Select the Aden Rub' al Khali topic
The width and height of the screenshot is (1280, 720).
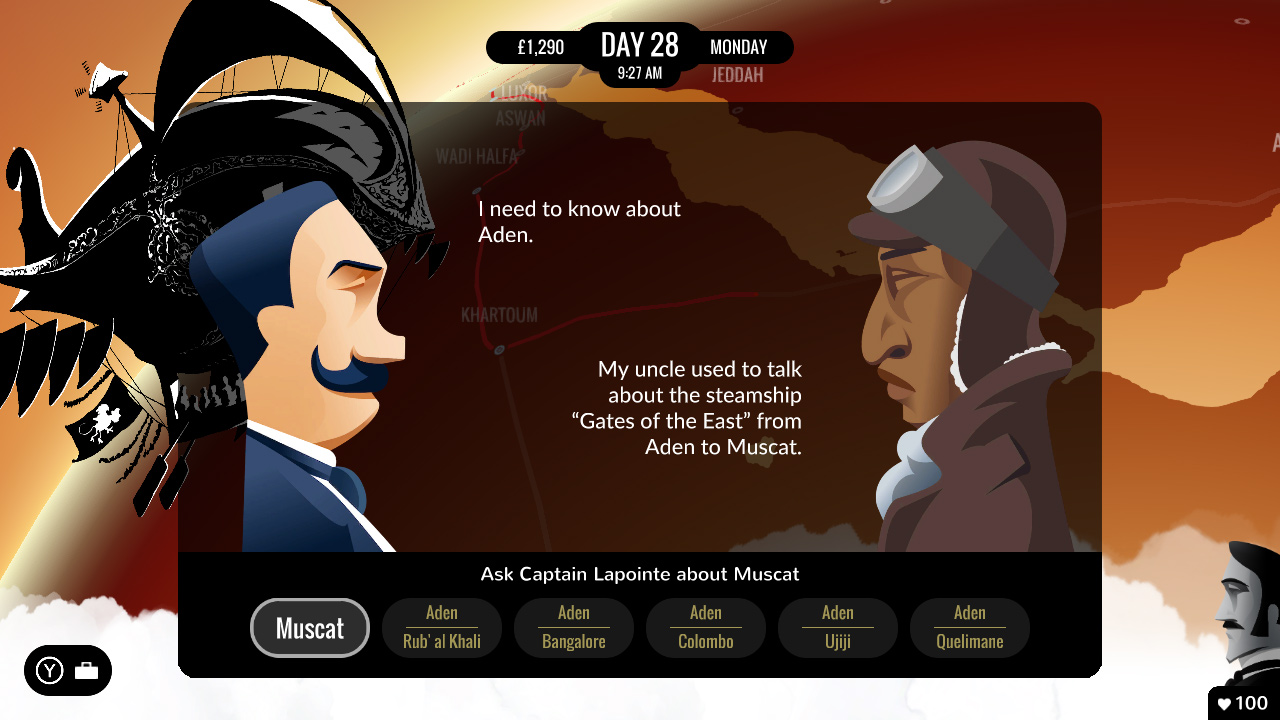[x=442, y=628]
